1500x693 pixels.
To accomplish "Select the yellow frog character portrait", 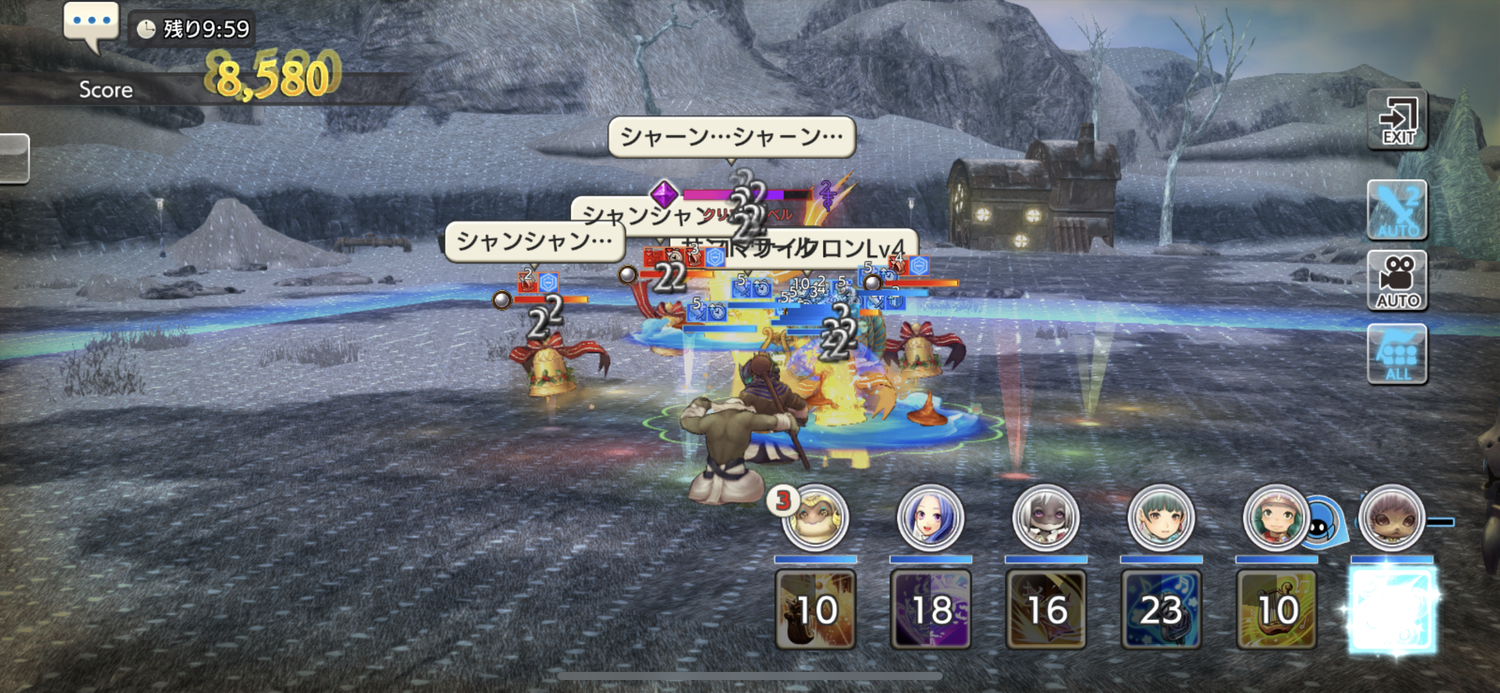I will (x=816, y=518).
